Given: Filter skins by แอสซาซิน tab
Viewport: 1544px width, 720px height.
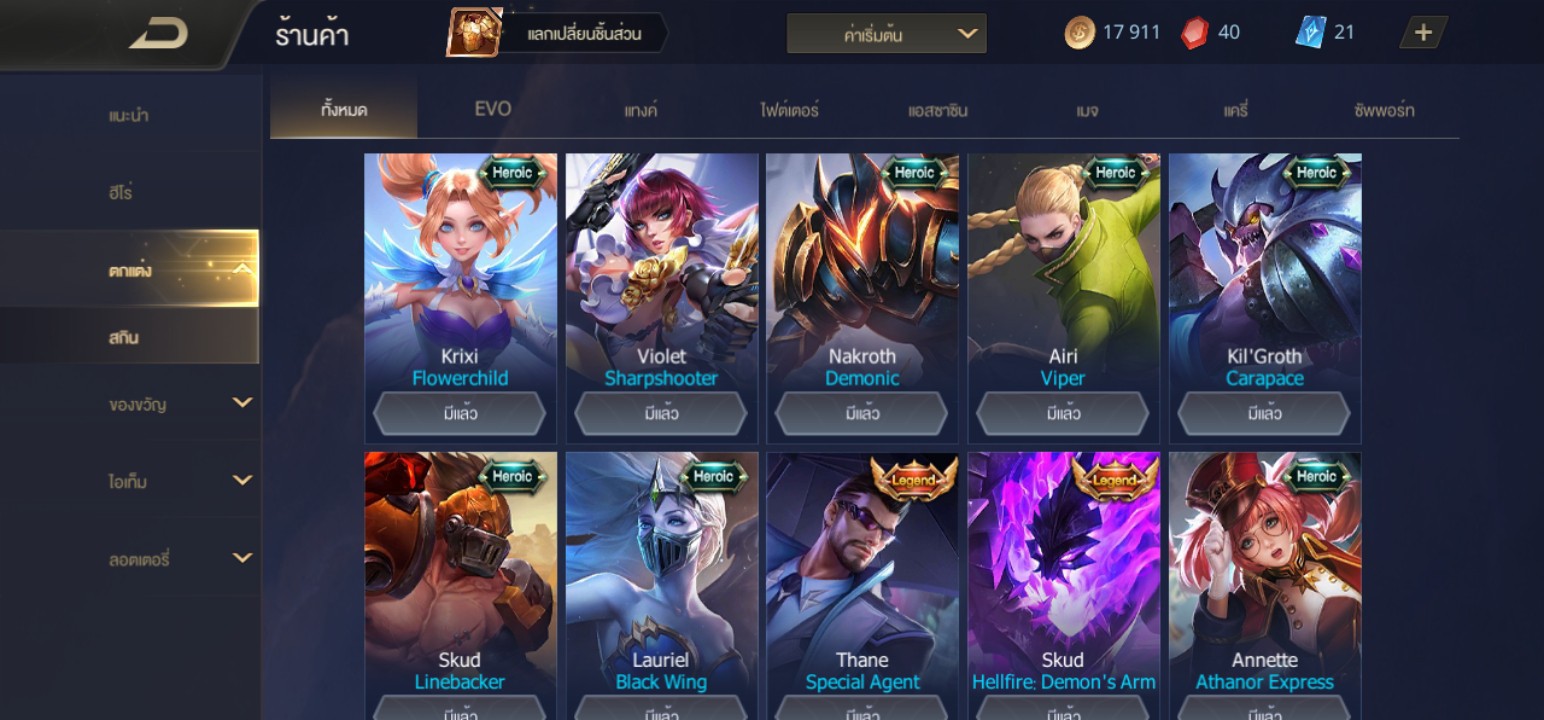Looking at the screenshot, I should [x=937, y=110].
